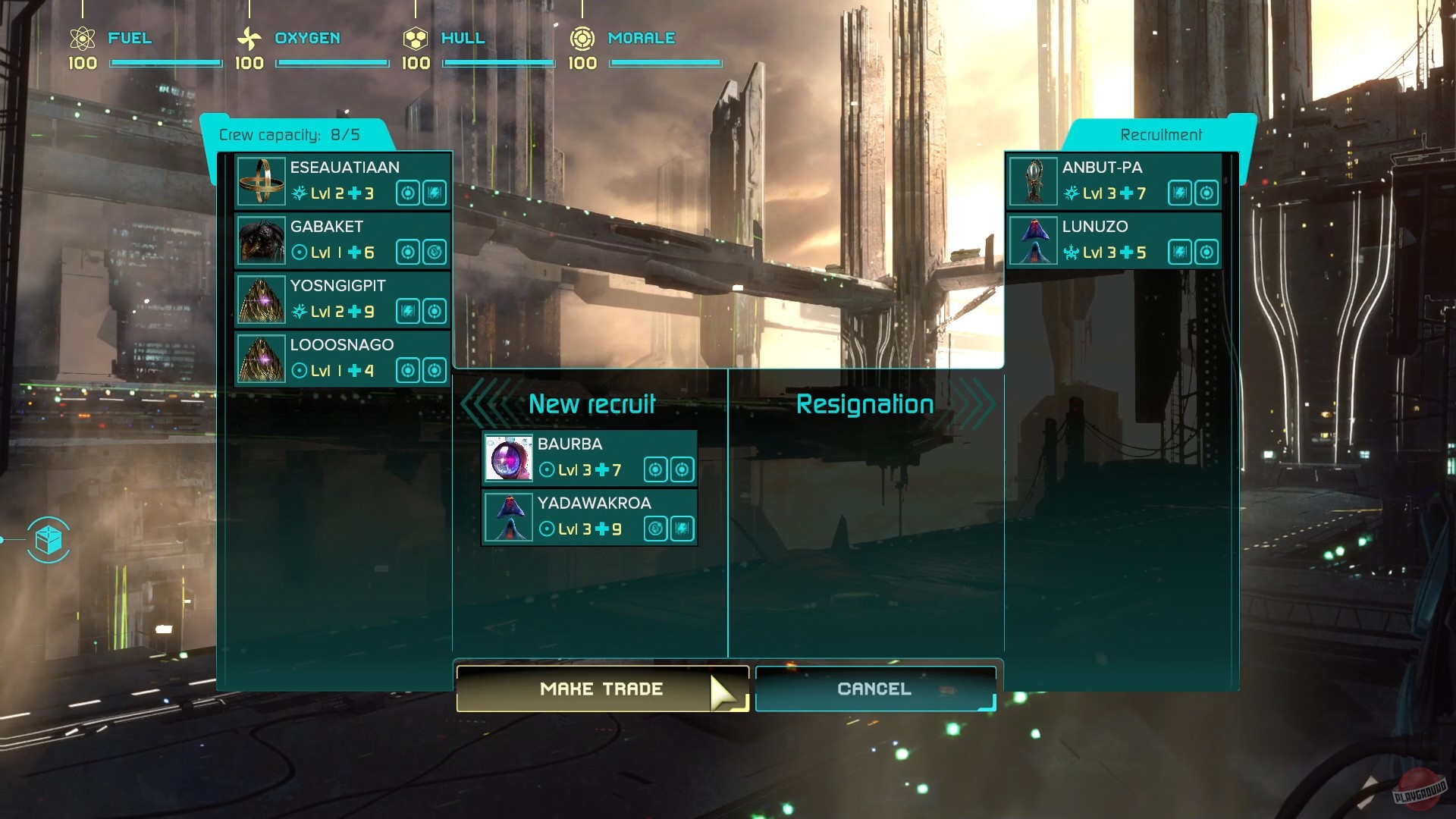Select Baurba's portrait thumbnail
Viewport: 1456px width, 819px height.
509,459
